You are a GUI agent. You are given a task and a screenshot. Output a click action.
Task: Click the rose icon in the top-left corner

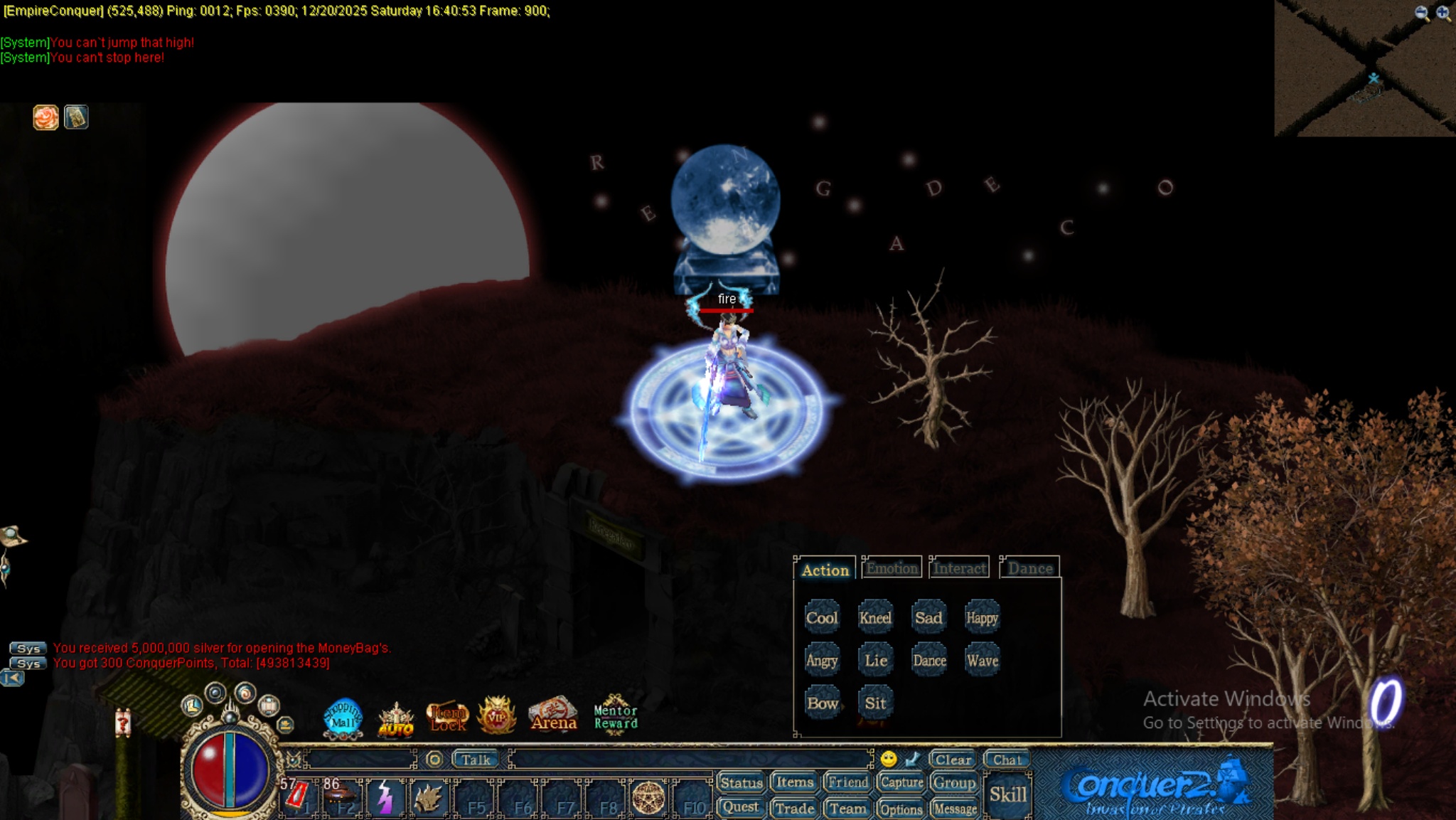coord(45,117)
